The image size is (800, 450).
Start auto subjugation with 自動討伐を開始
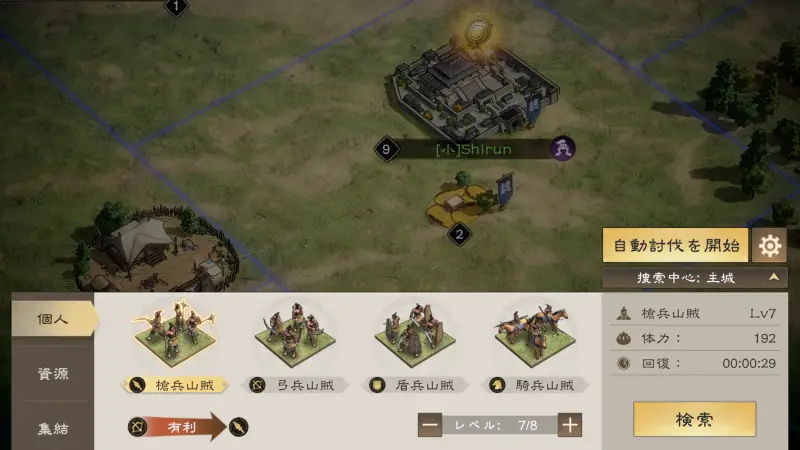click(x=676, y=245)
